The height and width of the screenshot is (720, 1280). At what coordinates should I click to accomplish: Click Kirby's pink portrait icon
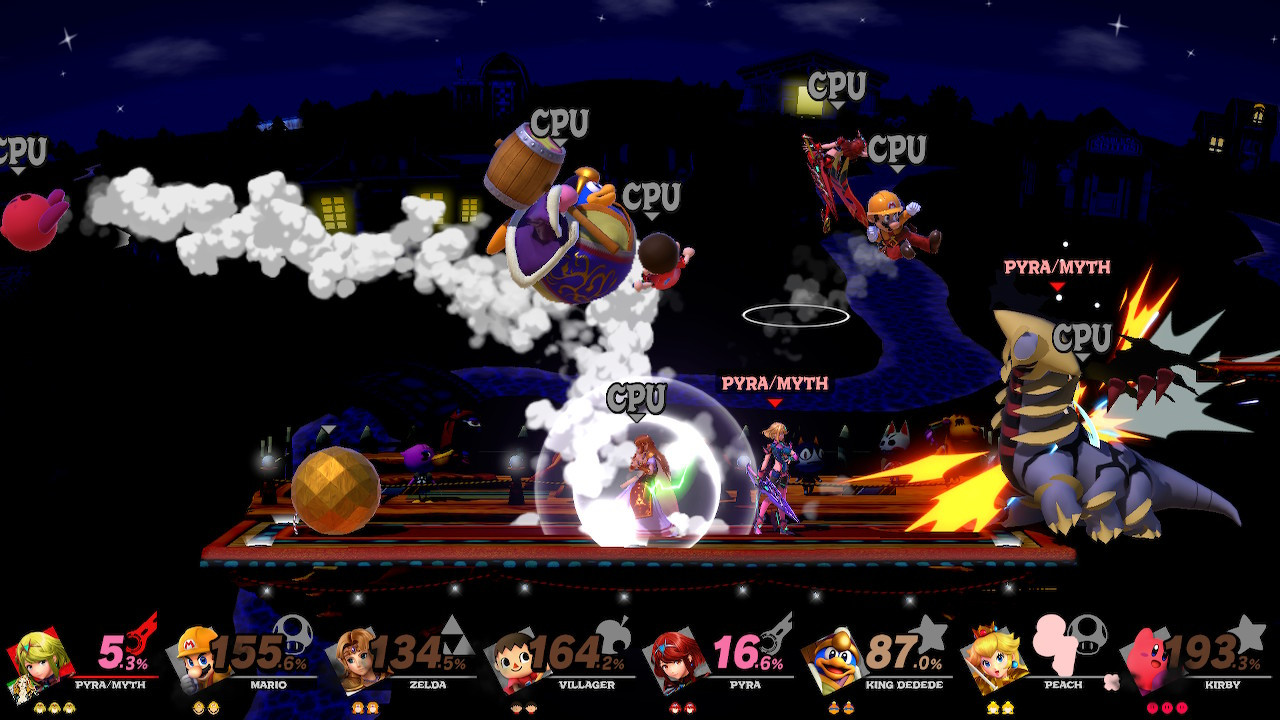pyautogui.click(x=1148, y=660)
